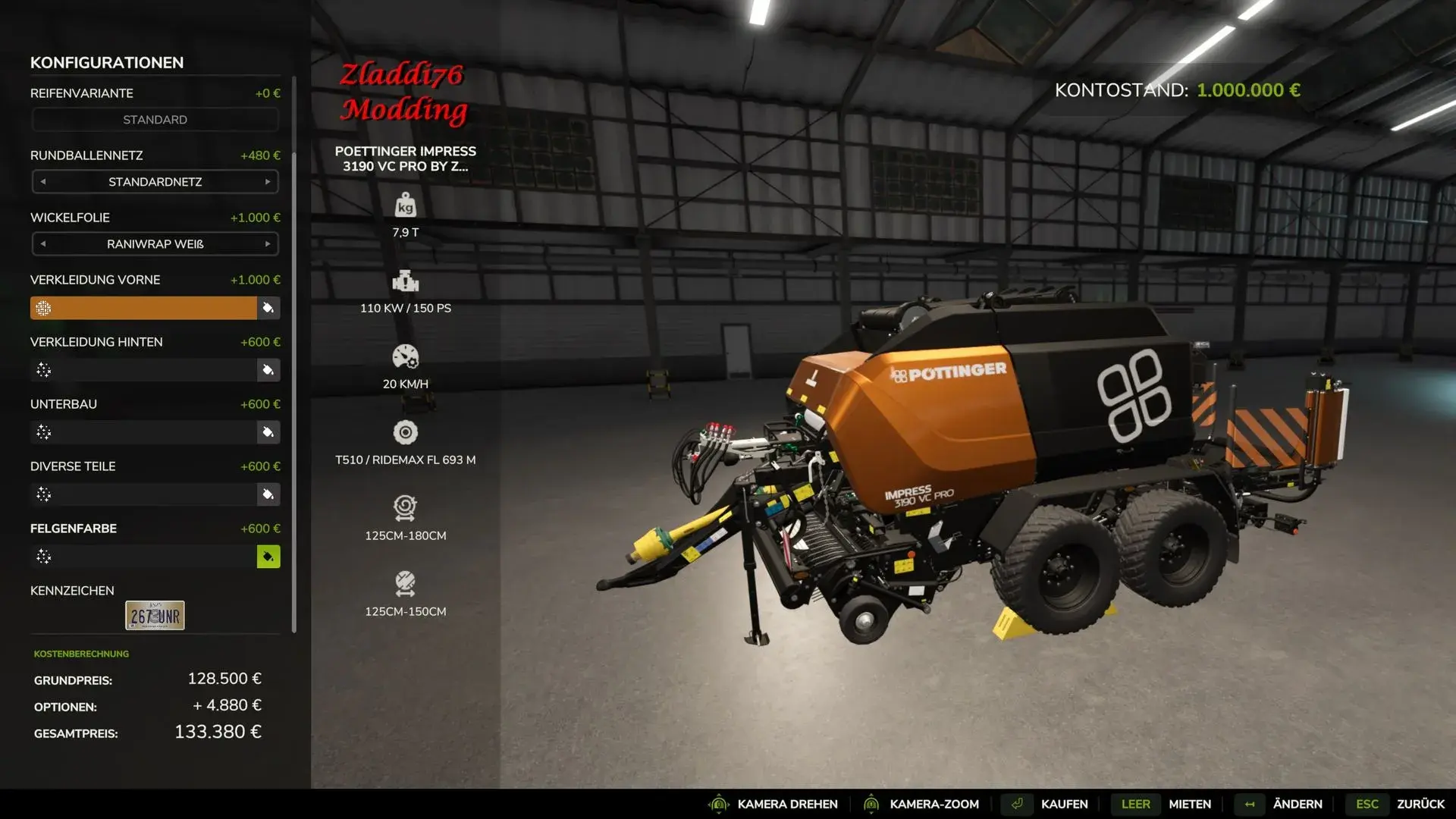Click the Kamera-Zoom controller icon
Viewport: 1456px width, 819px height.
[x=872, y=804]
